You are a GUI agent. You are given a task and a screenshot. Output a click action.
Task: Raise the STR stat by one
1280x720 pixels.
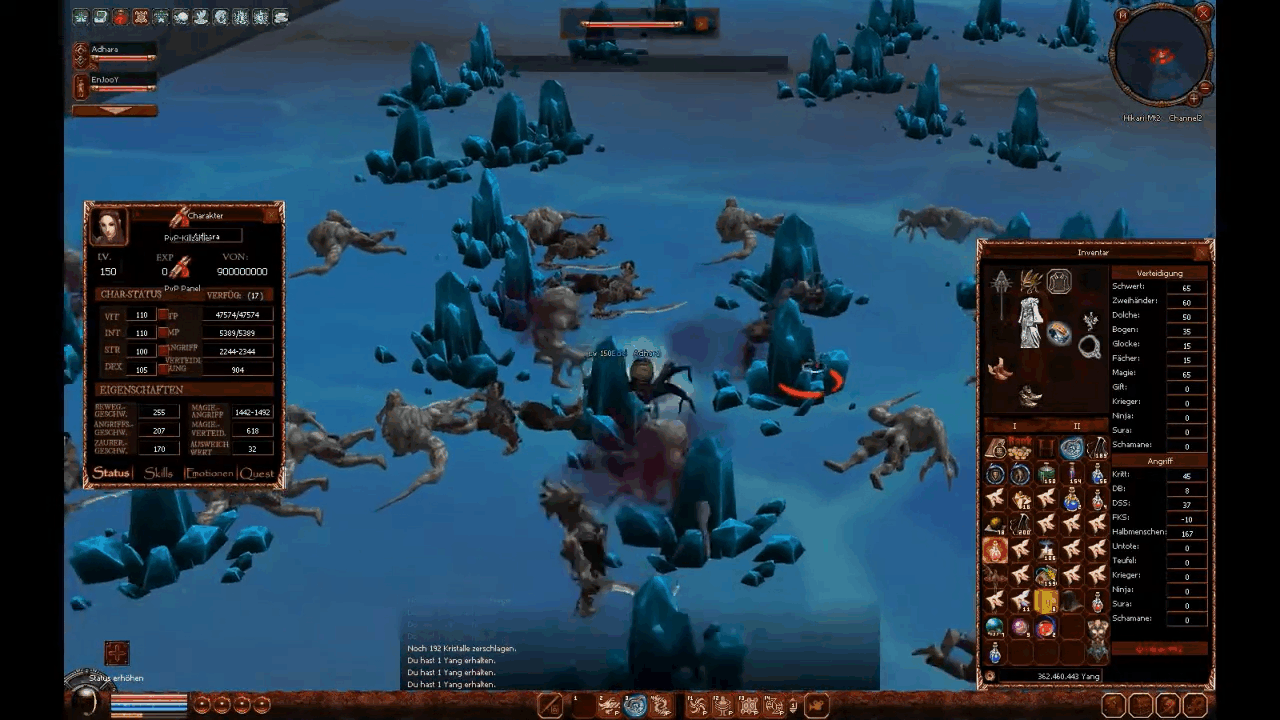pos(163,351)
